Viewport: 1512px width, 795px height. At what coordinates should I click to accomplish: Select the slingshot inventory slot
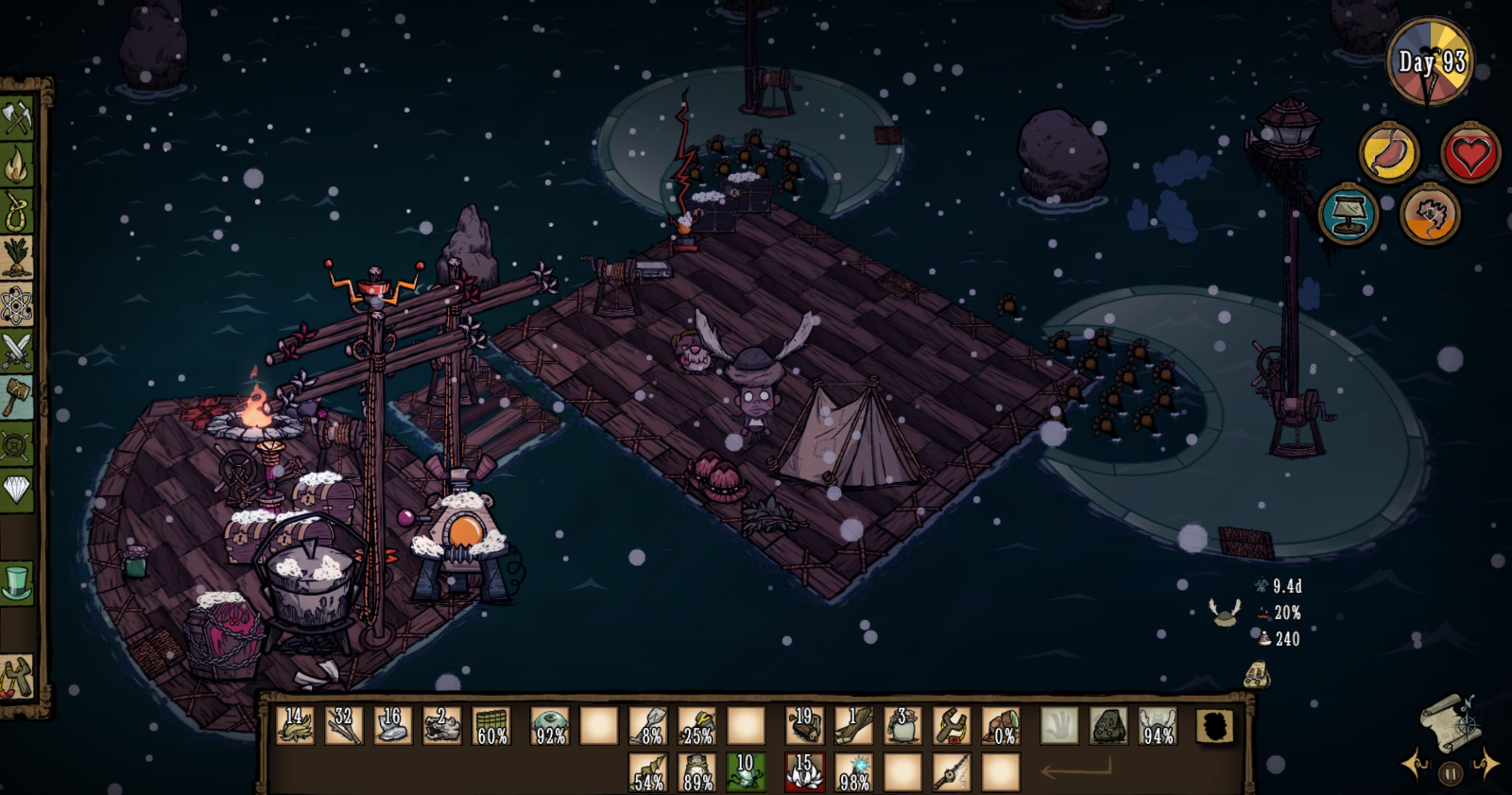pos(952,726)
